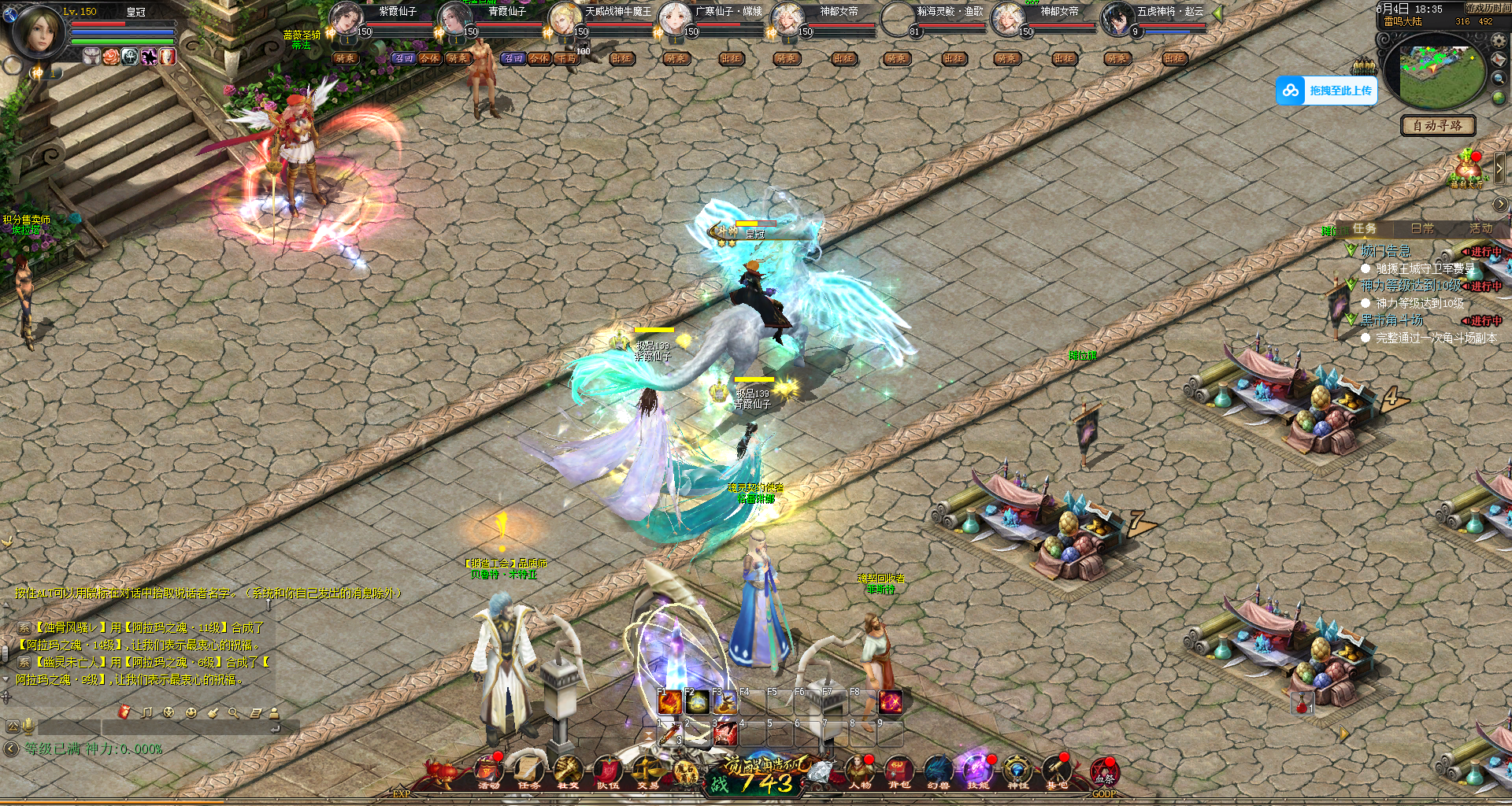Viewport: 1512px width, 806px height.
Task: Open the 交易 trade scales menu
Action: point(648,771)
